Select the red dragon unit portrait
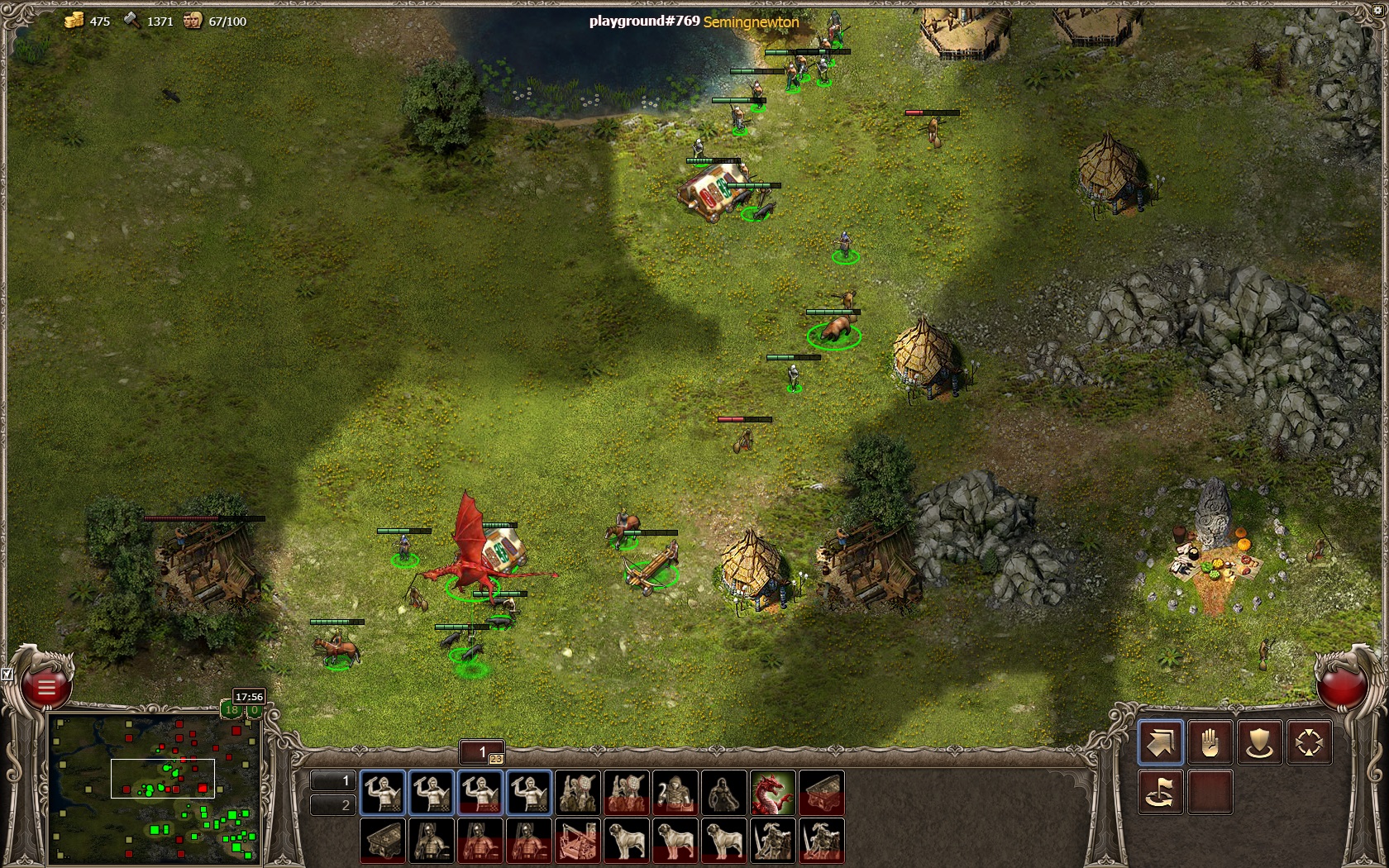This screenshot has width=1389, height=868. tap(773, 793)
